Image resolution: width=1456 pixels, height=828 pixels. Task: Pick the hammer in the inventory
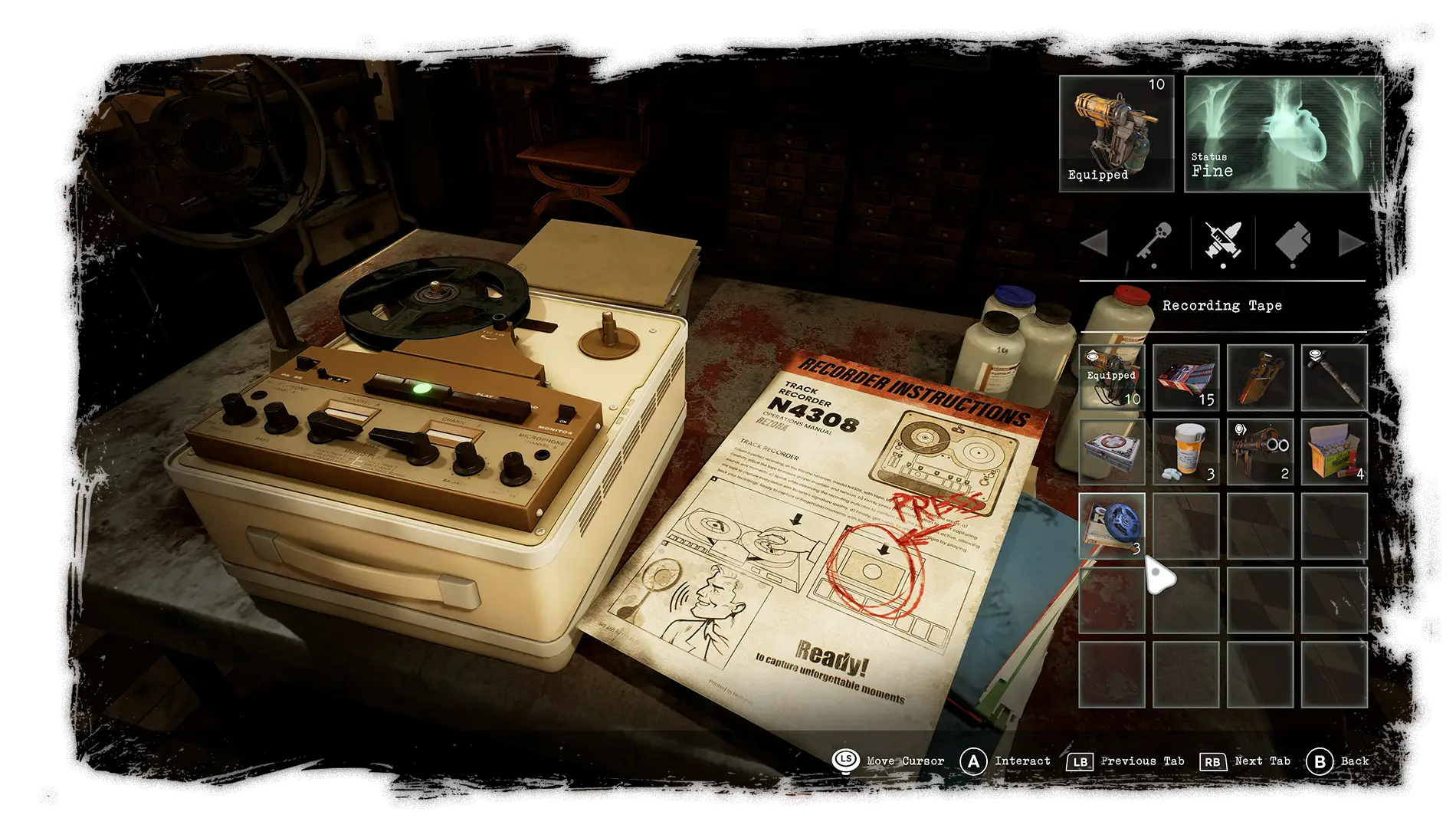pos(1334,377)
